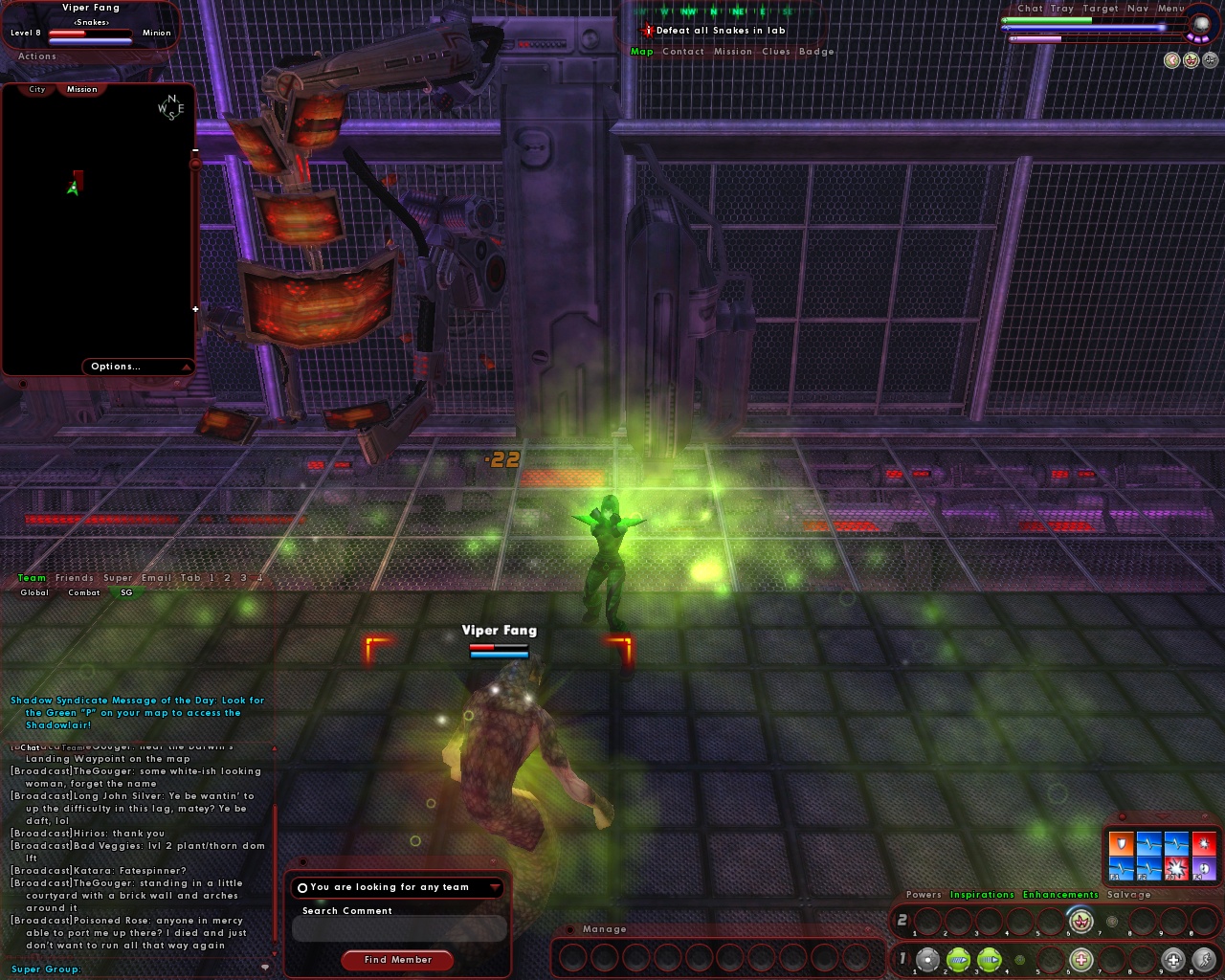Image resolution: width=1225 pixels, height=980 pixels.
Task: Select the queued power icon in tray 2
Action: click(1080, 922)
